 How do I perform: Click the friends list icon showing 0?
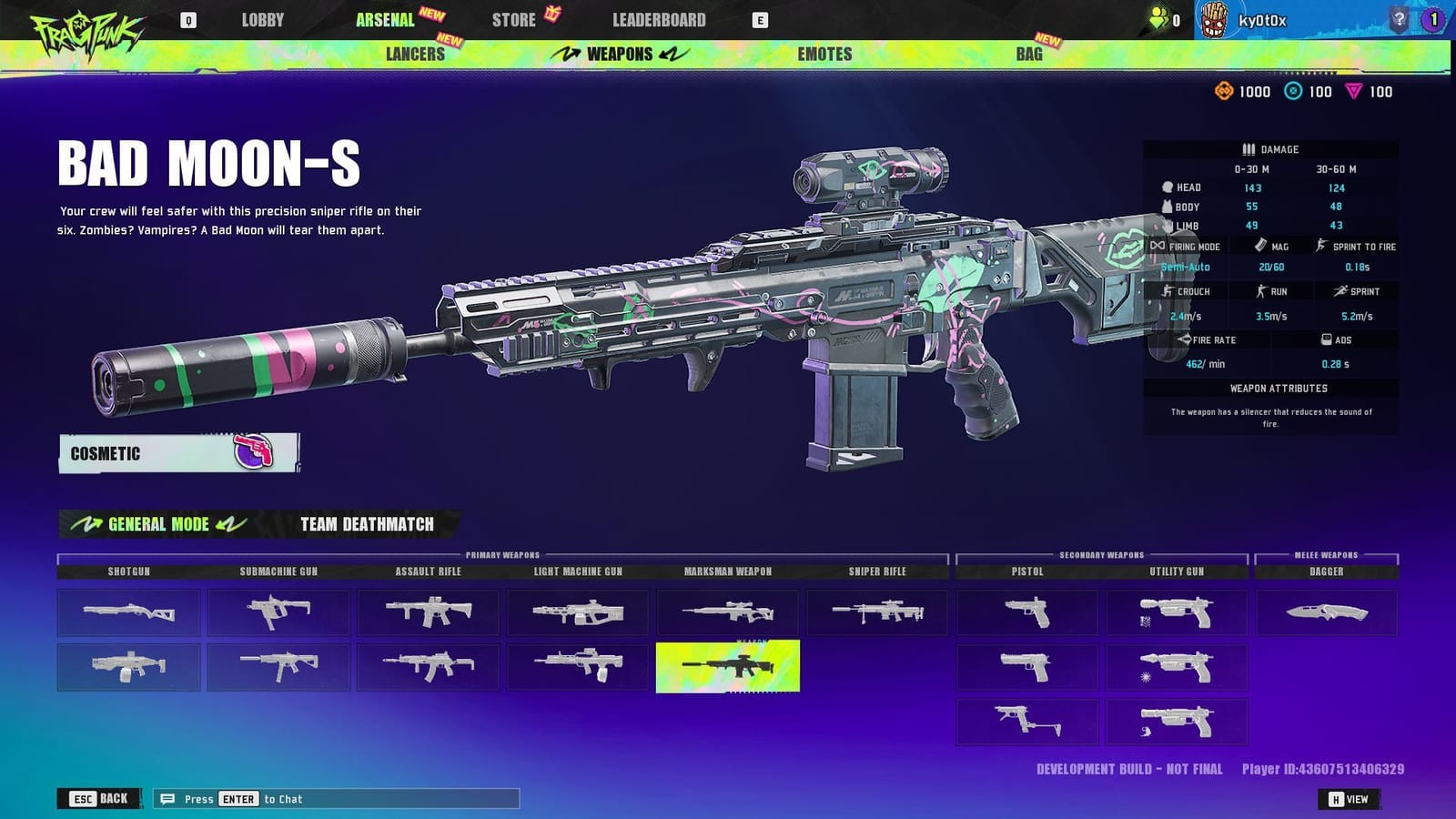pyautogui.click(x=1158, y=16)
